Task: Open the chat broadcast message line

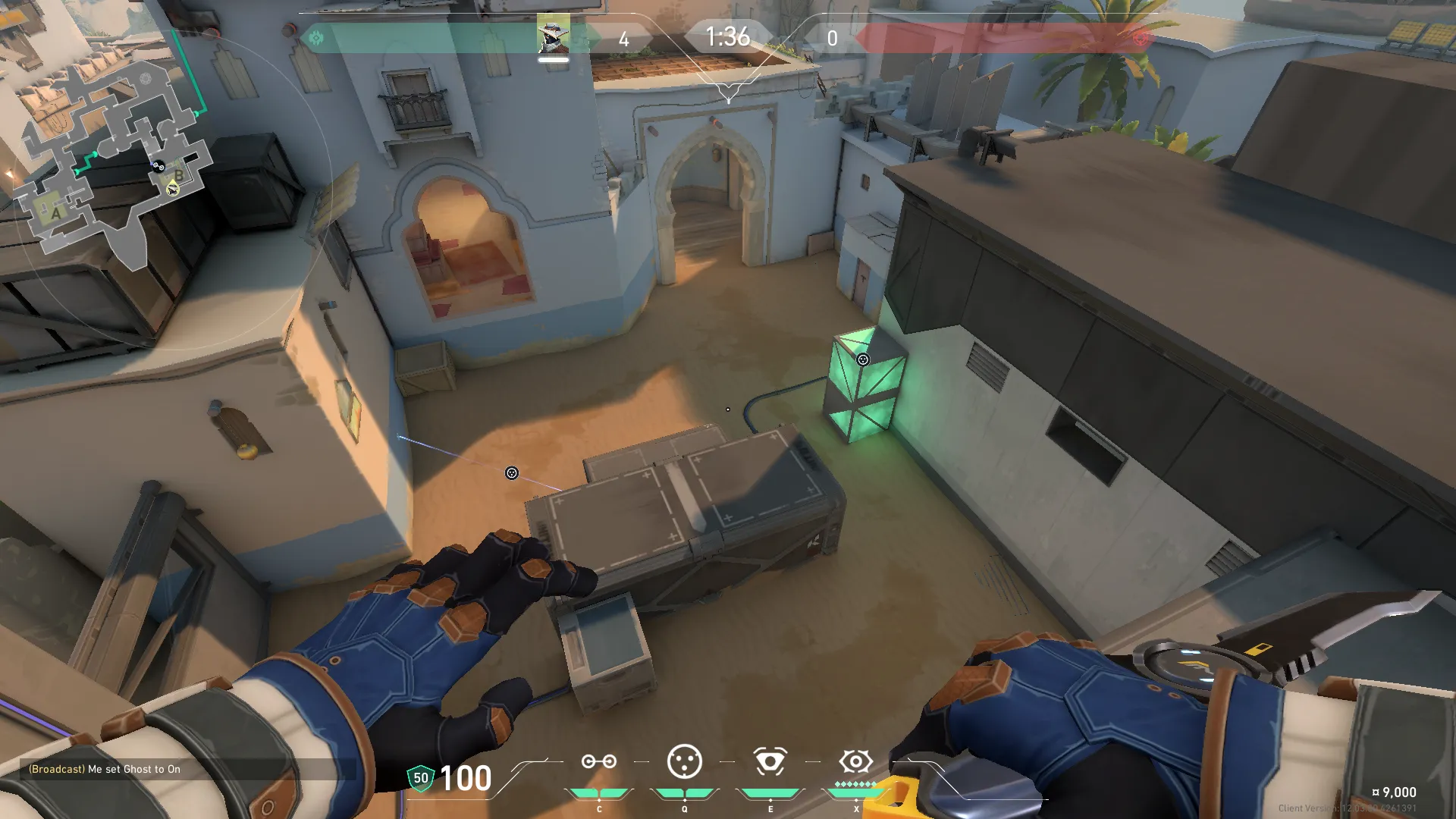Action: click(105, 769)
